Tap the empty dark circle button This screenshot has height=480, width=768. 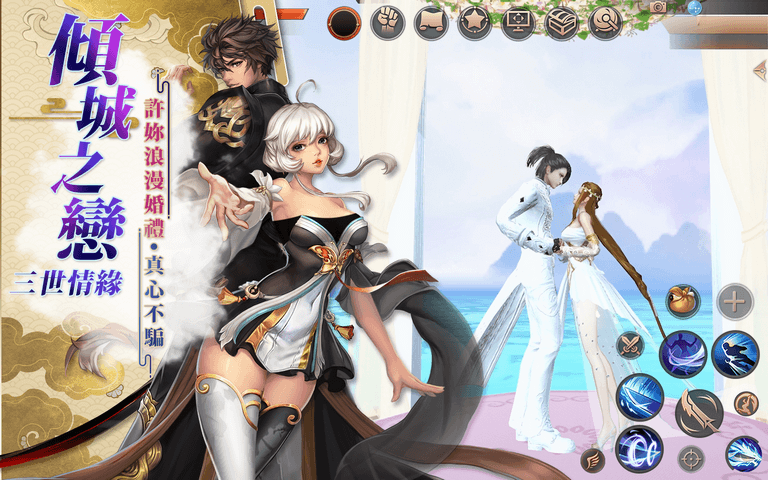(x=345, y=21)
